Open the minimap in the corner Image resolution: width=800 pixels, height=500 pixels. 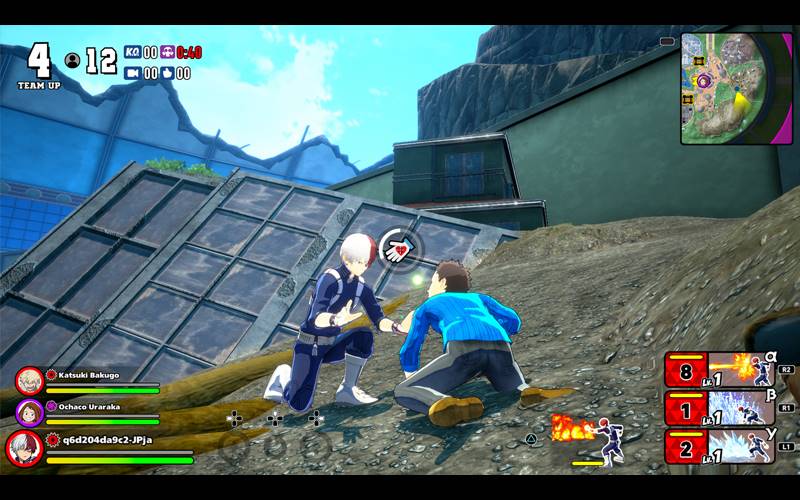[736, 88]
